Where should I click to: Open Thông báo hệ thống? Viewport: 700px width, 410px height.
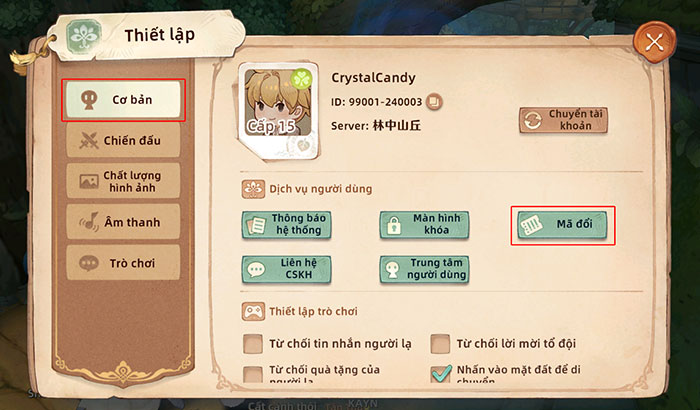(286, 224)
